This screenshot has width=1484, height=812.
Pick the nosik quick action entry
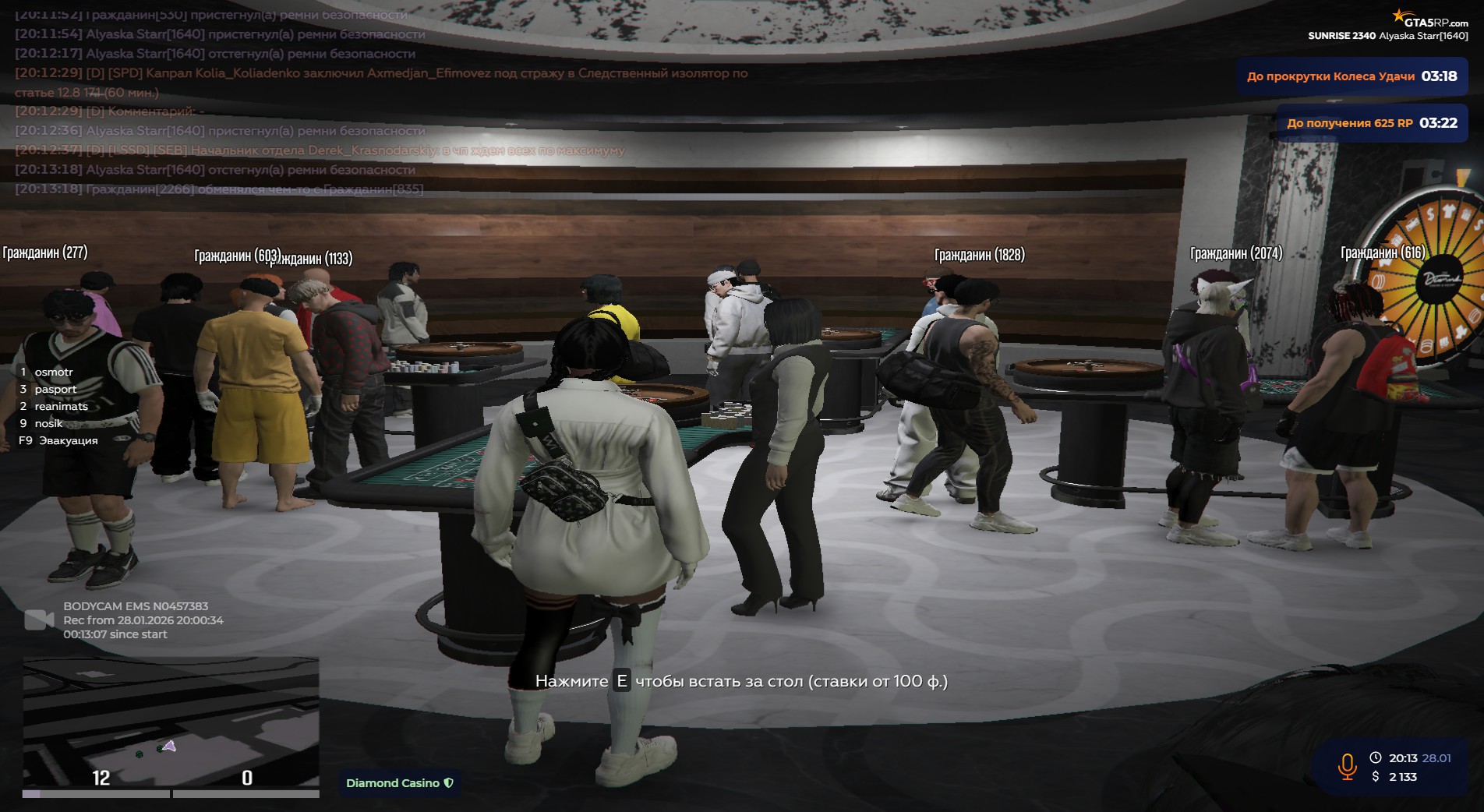pyautogui.click(x=48, y=424)
